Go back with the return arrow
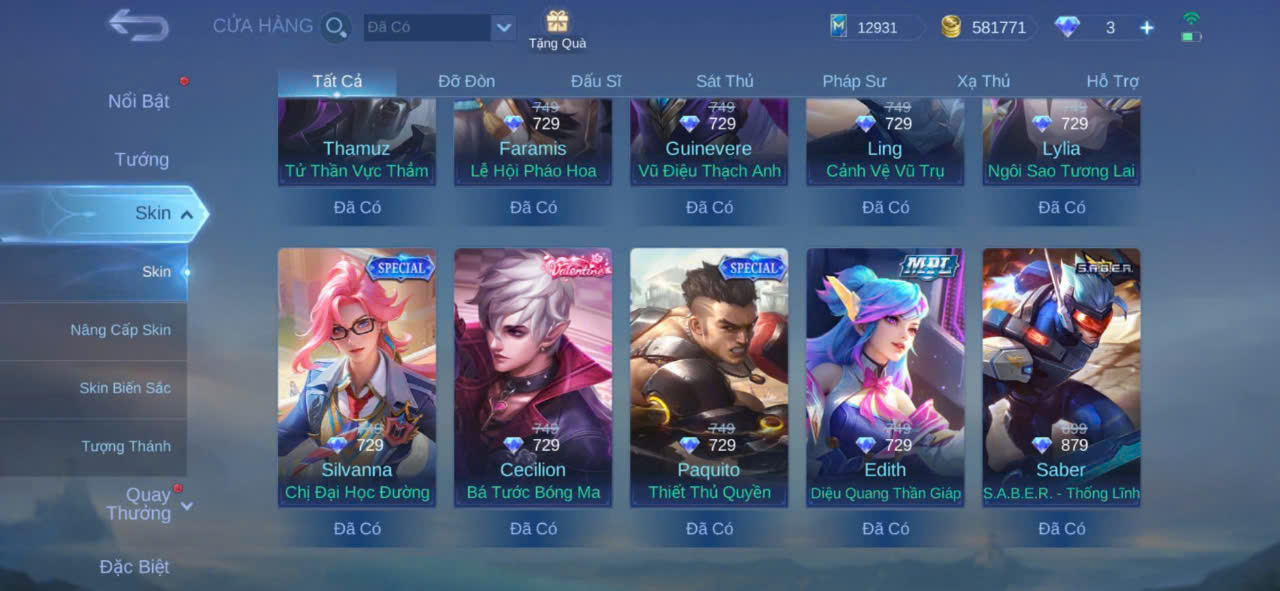 [x=138, y=25]
